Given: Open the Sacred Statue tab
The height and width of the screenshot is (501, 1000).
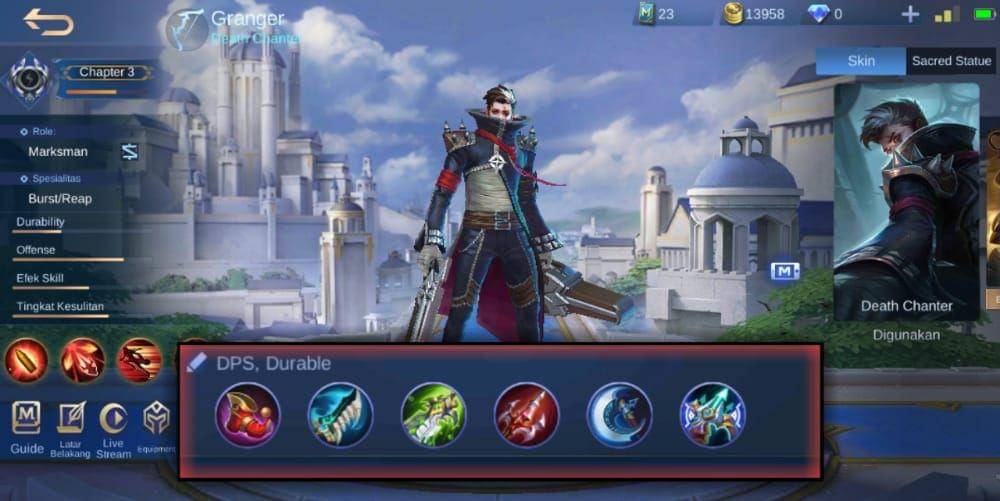Looking at the screenshot, I should tap(950, 61).
